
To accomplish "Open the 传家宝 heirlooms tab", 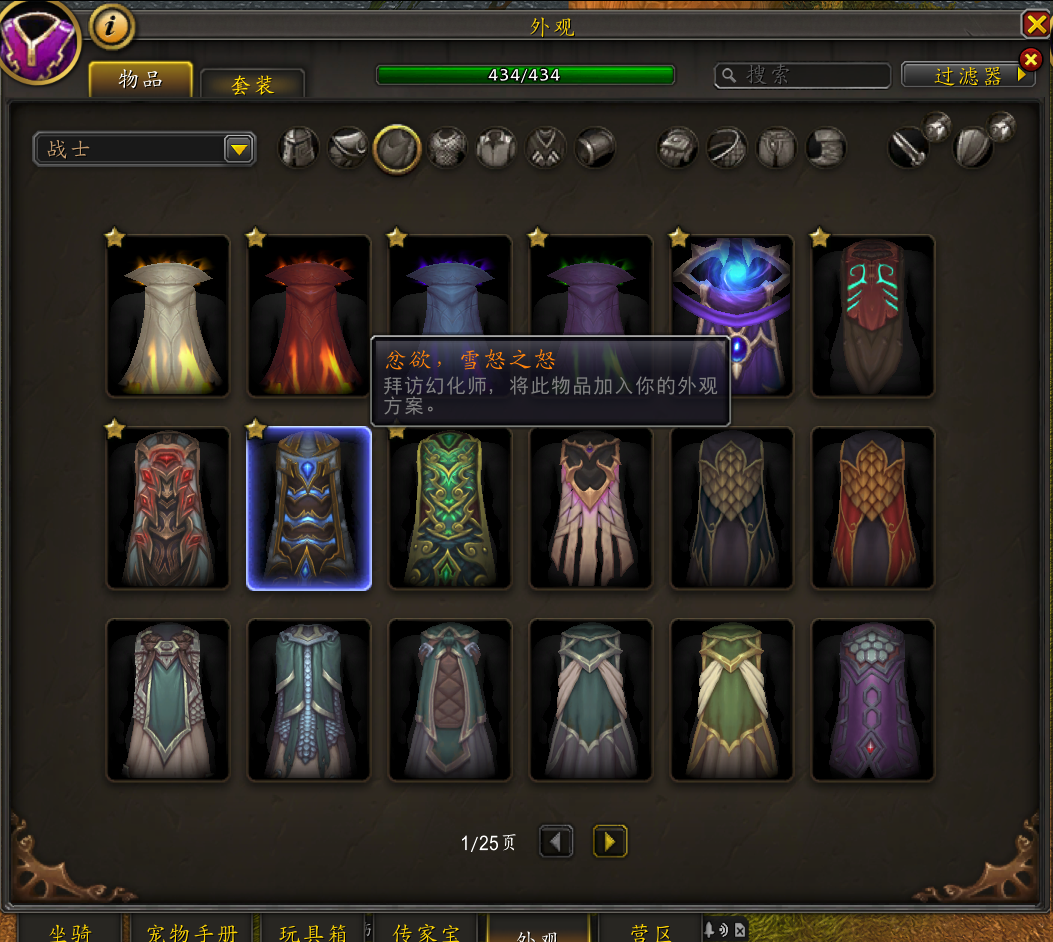I will click(x=426, y=932).
